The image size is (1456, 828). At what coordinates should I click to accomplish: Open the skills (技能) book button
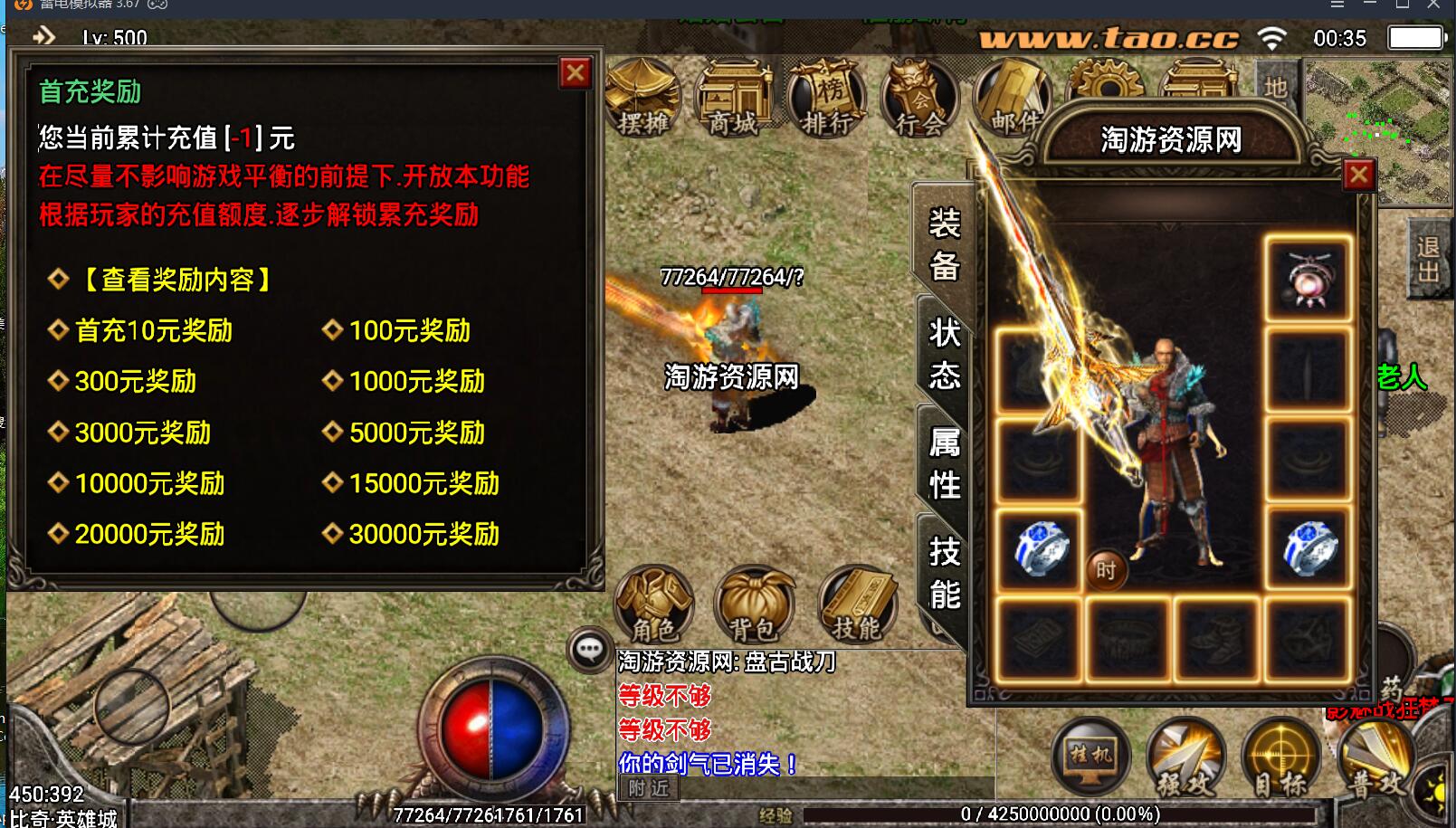pos(856,604)
